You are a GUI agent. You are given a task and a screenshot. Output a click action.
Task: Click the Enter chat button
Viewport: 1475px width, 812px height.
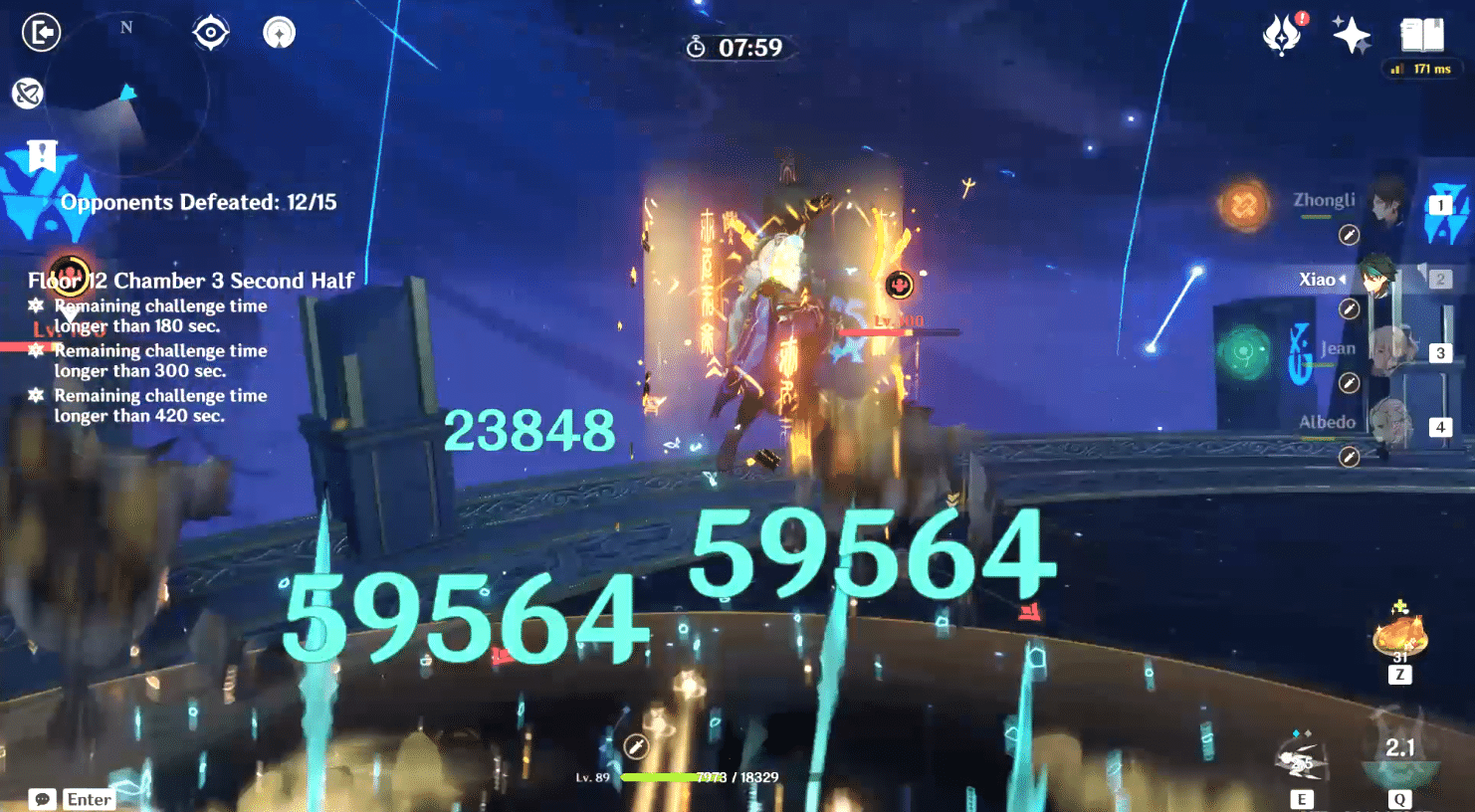click(x=88, y=799)
